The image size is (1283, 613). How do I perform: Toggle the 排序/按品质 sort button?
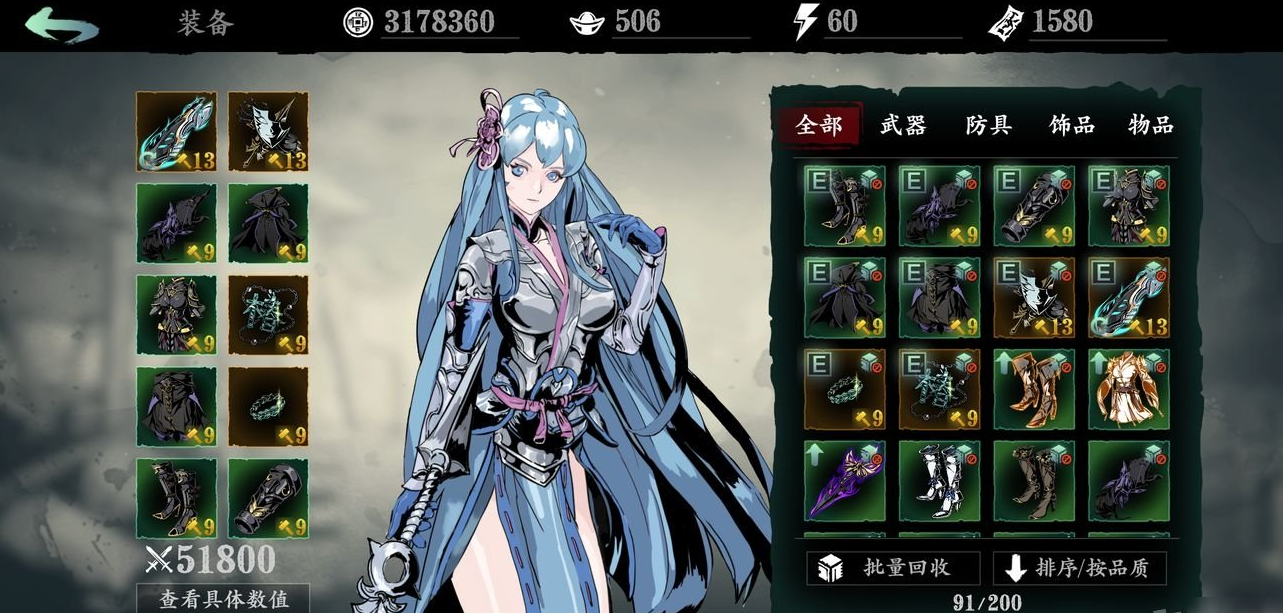click(1079, 568)
